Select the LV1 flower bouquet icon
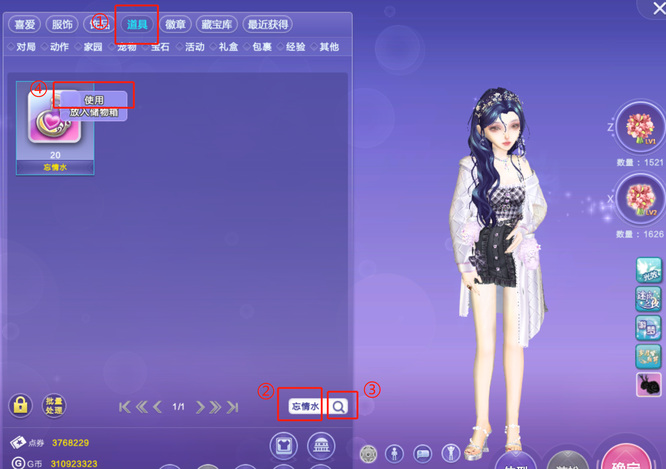Screen dimensions: 666x469 point(637,128)
